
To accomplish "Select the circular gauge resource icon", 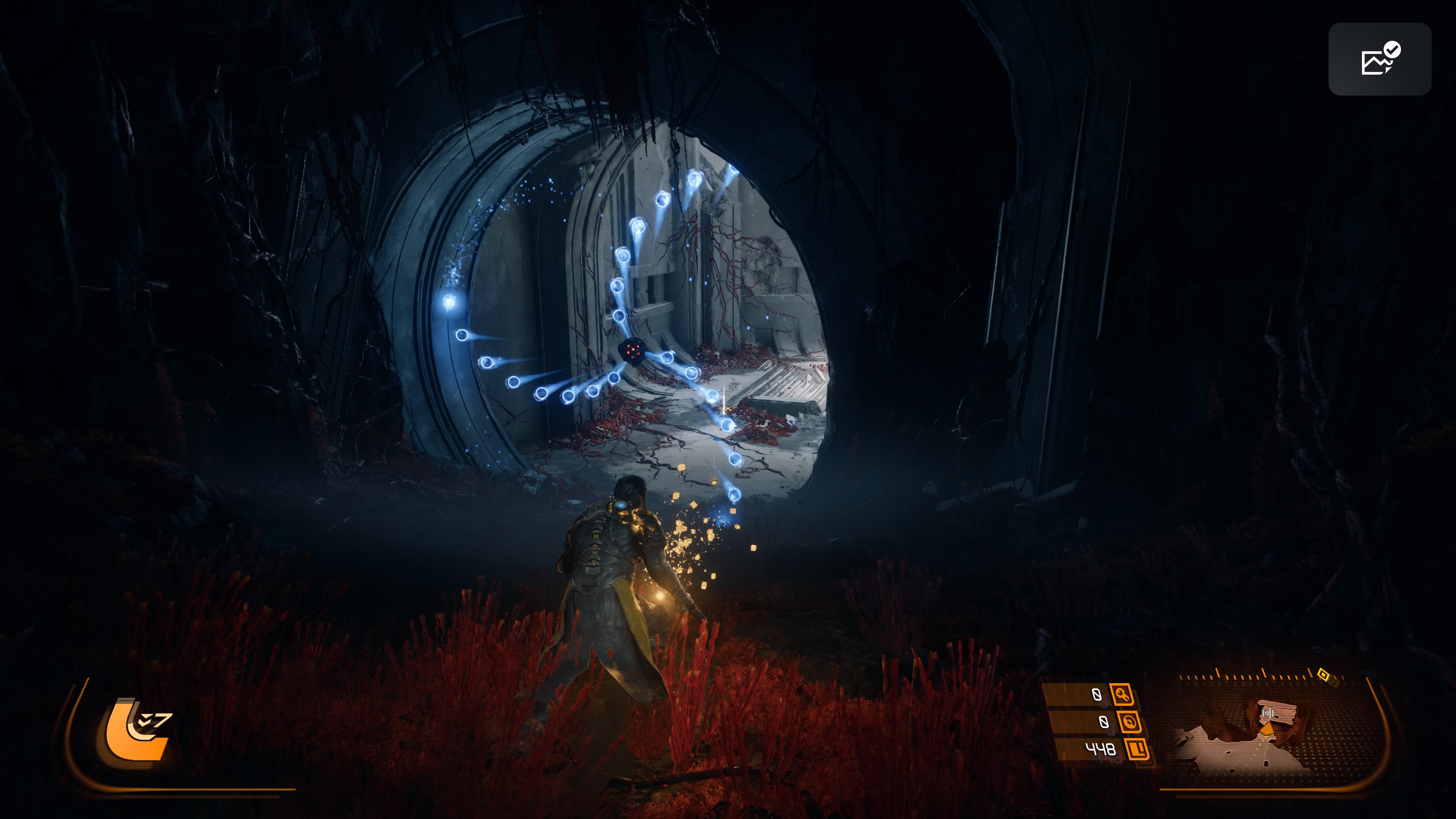I will (x=1129, y=722).
